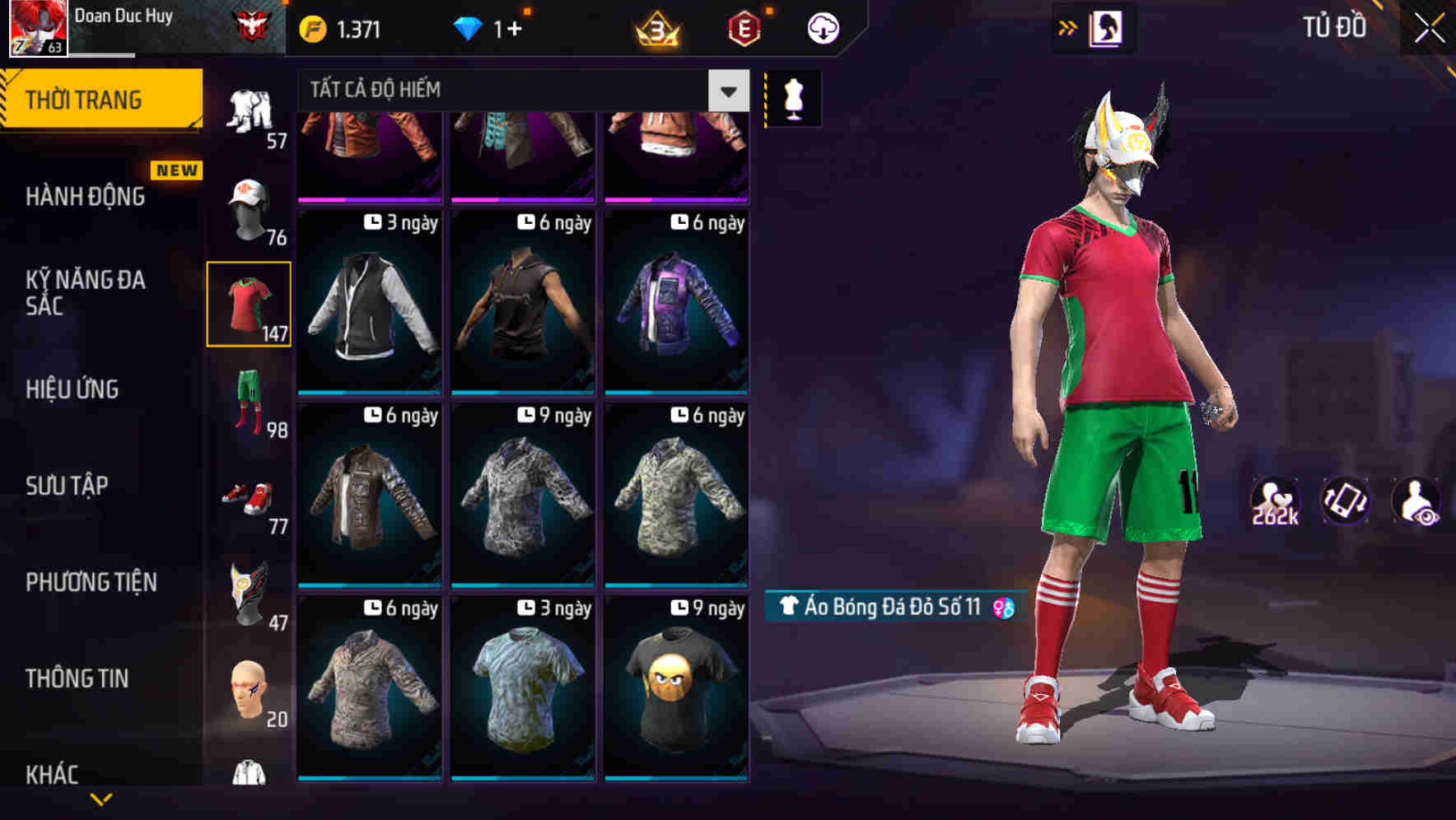This screenshot has width=1456, height=820.
Task: Open the diamond top-up icon
Action: pos(469,27)
